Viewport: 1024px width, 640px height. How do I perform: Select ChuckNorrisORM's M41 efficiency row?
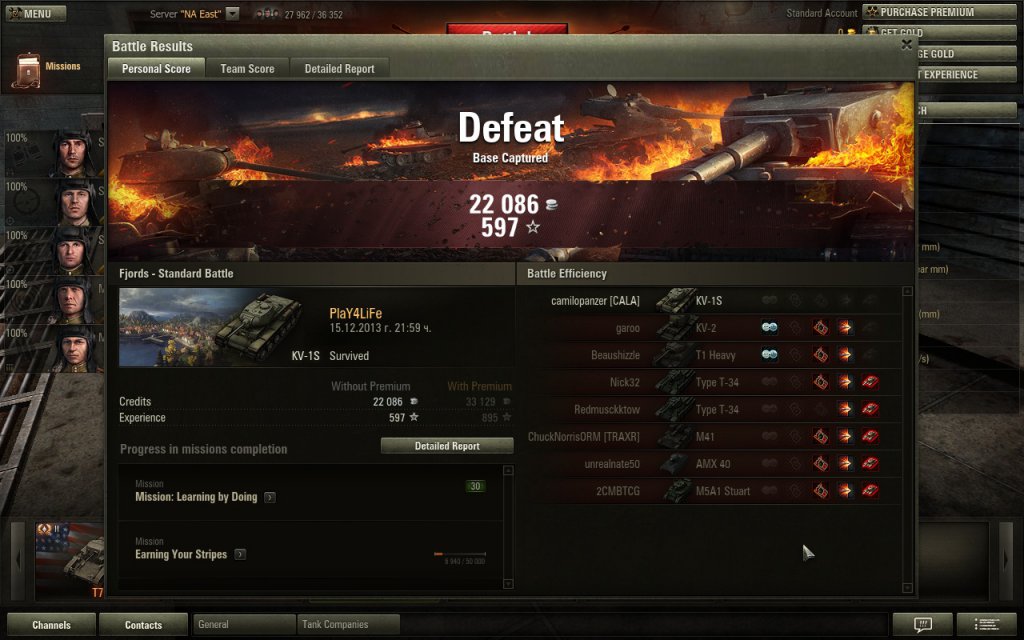click(708, 437)
